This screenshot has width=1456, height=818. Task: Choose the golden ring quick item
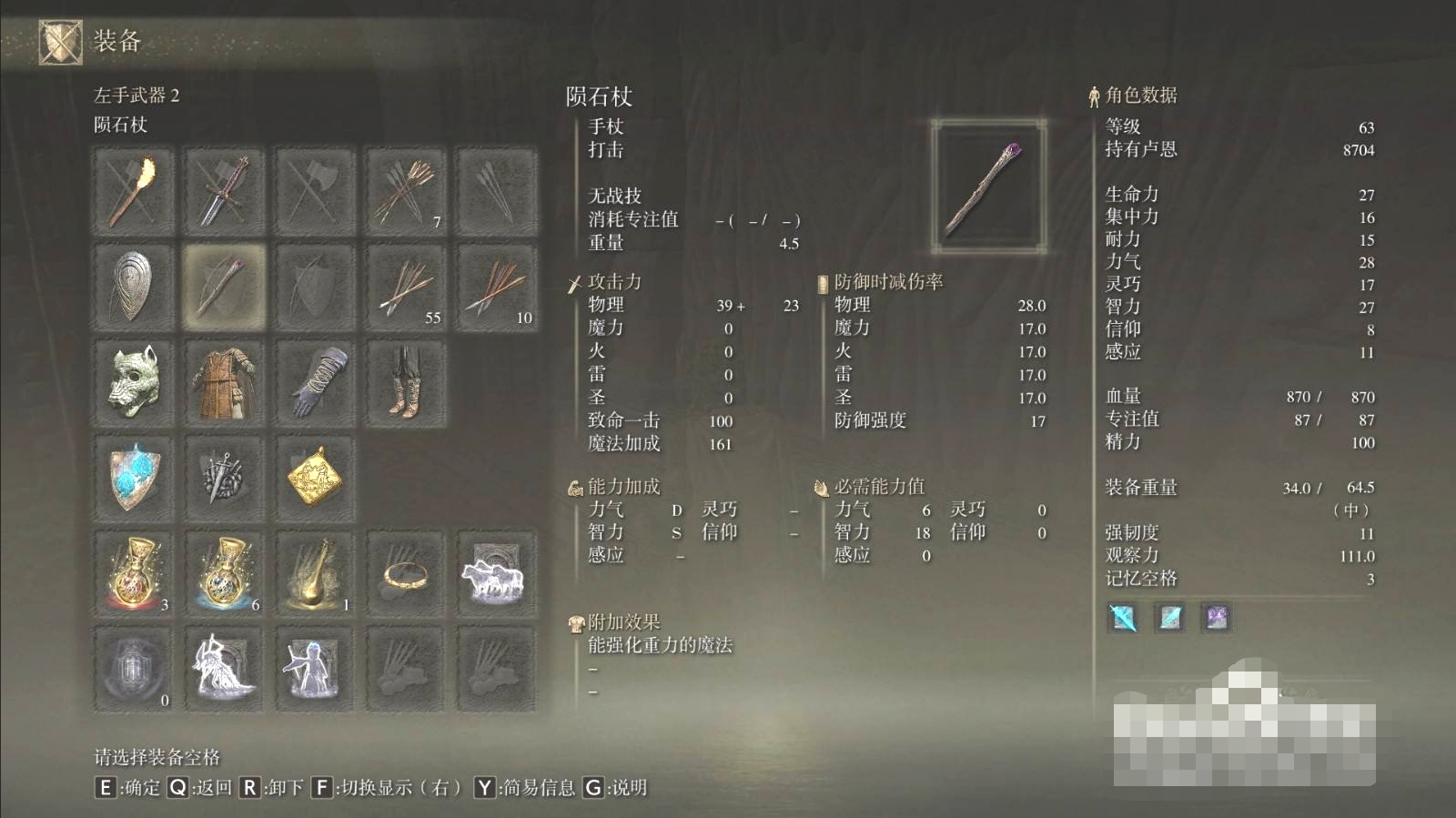pos(406,574)
